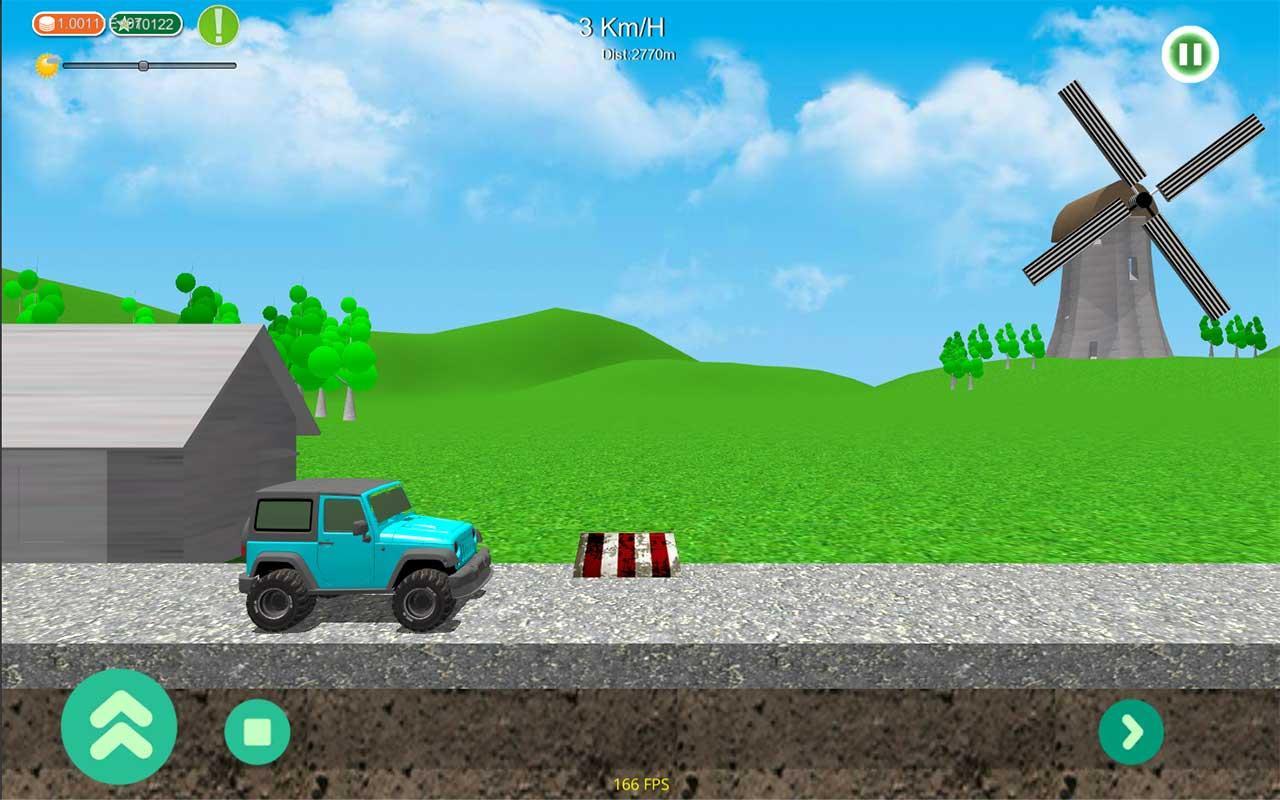Adjust the day-night time slider

(144, 66)
